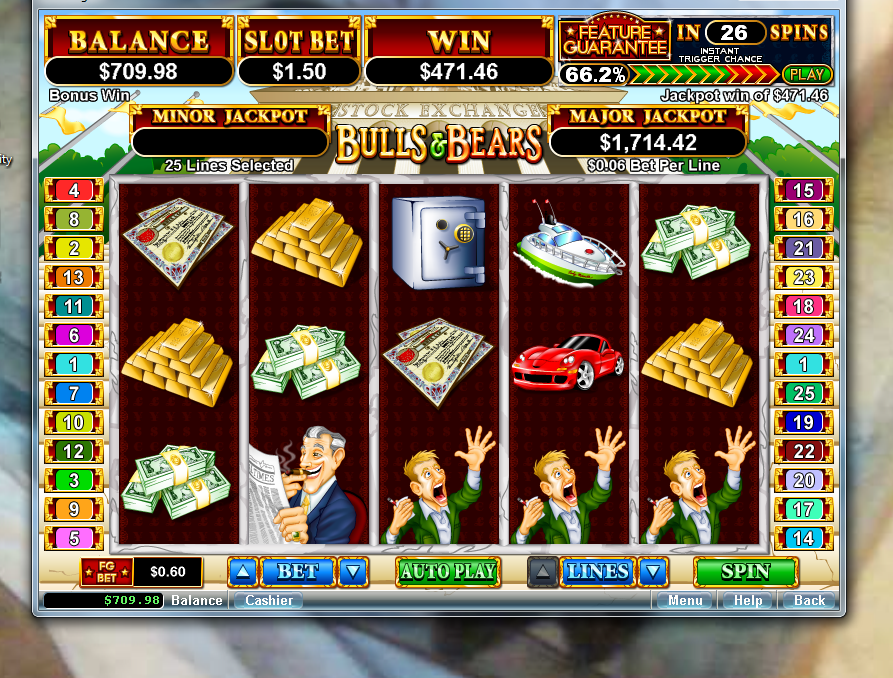
Task: Raise the number of lines with the up arrow
Action: [541, 572]
